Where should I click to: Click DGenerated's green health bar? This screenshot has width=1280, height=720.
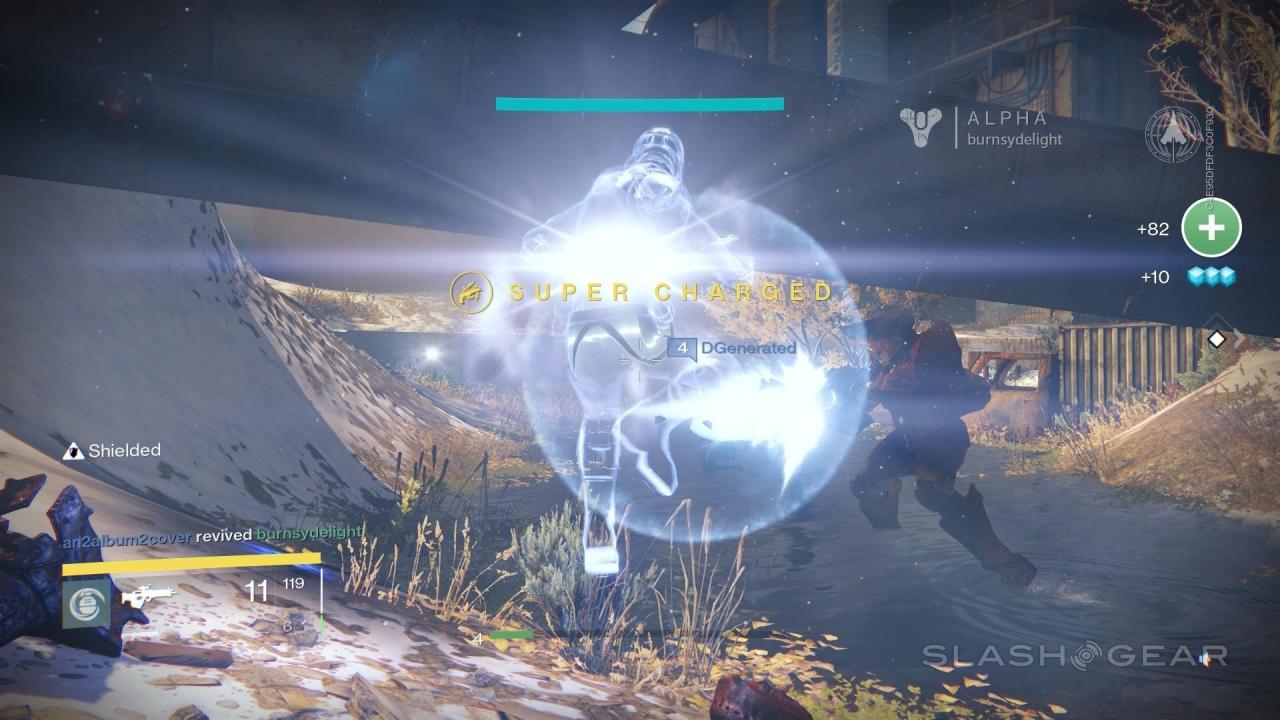pos(513,633)
